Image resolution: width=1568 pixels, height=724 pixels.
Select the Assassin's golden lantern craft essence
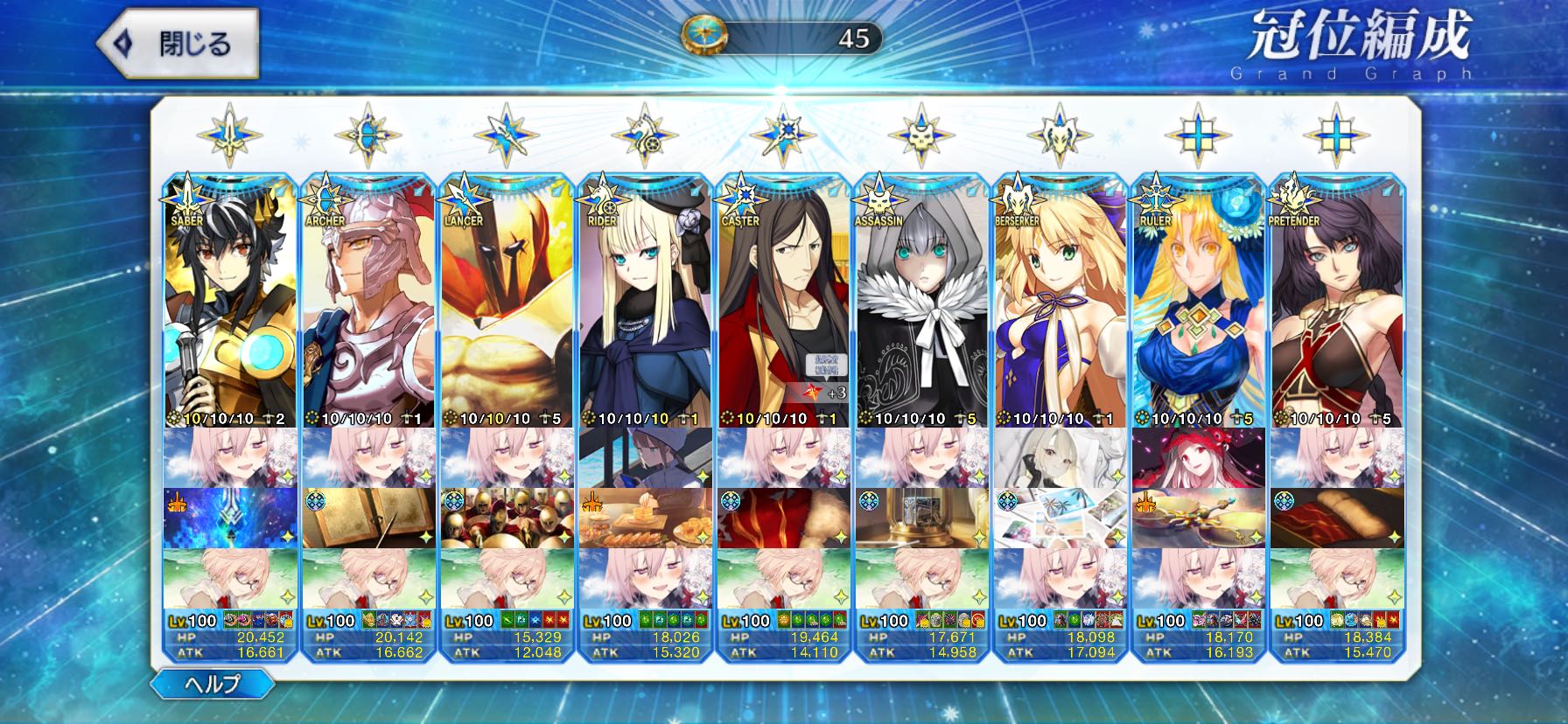(x=922, y=518)
